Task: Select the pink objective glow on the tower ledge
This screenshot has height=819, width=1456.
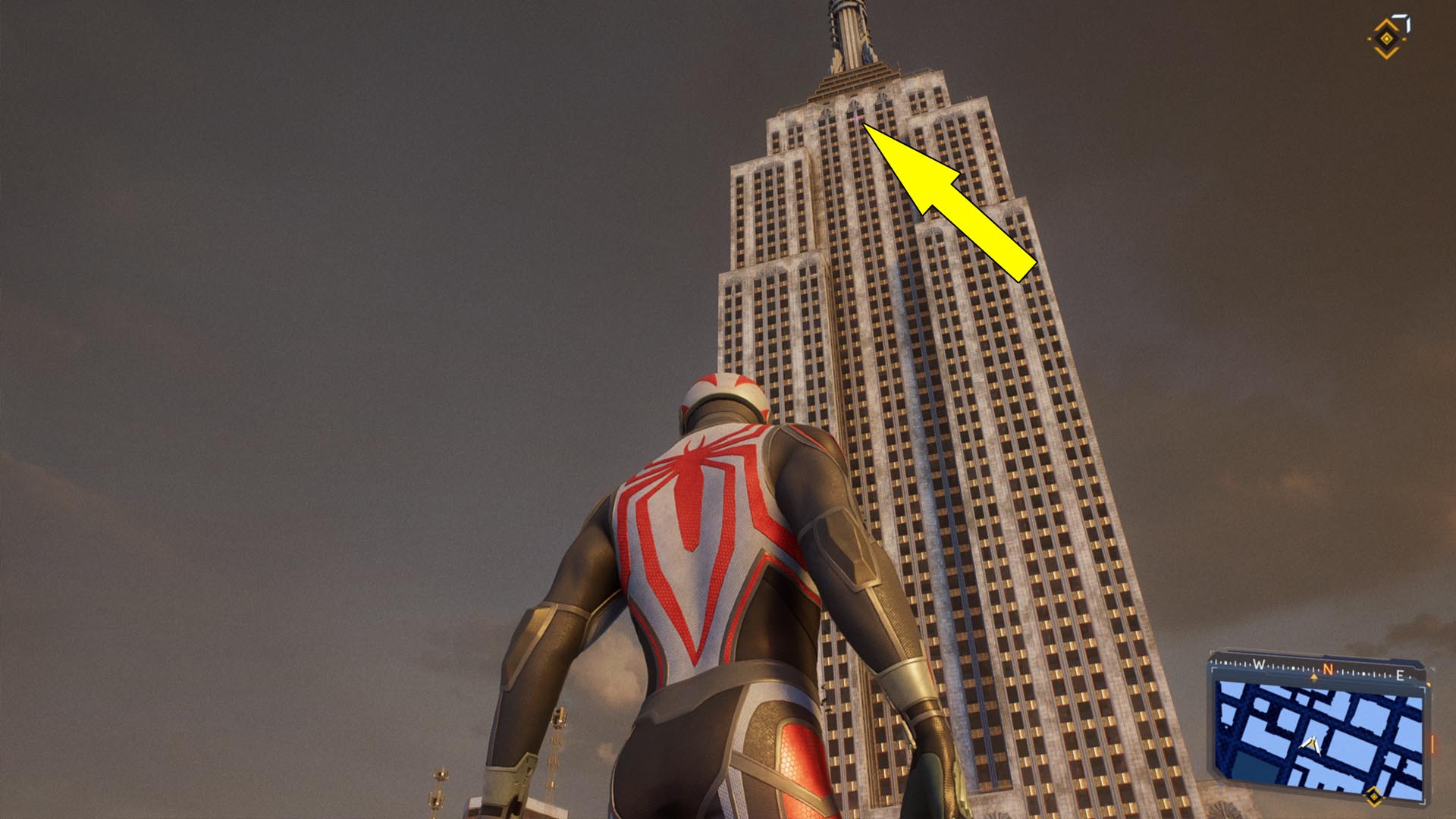Action: pos(857,118)
